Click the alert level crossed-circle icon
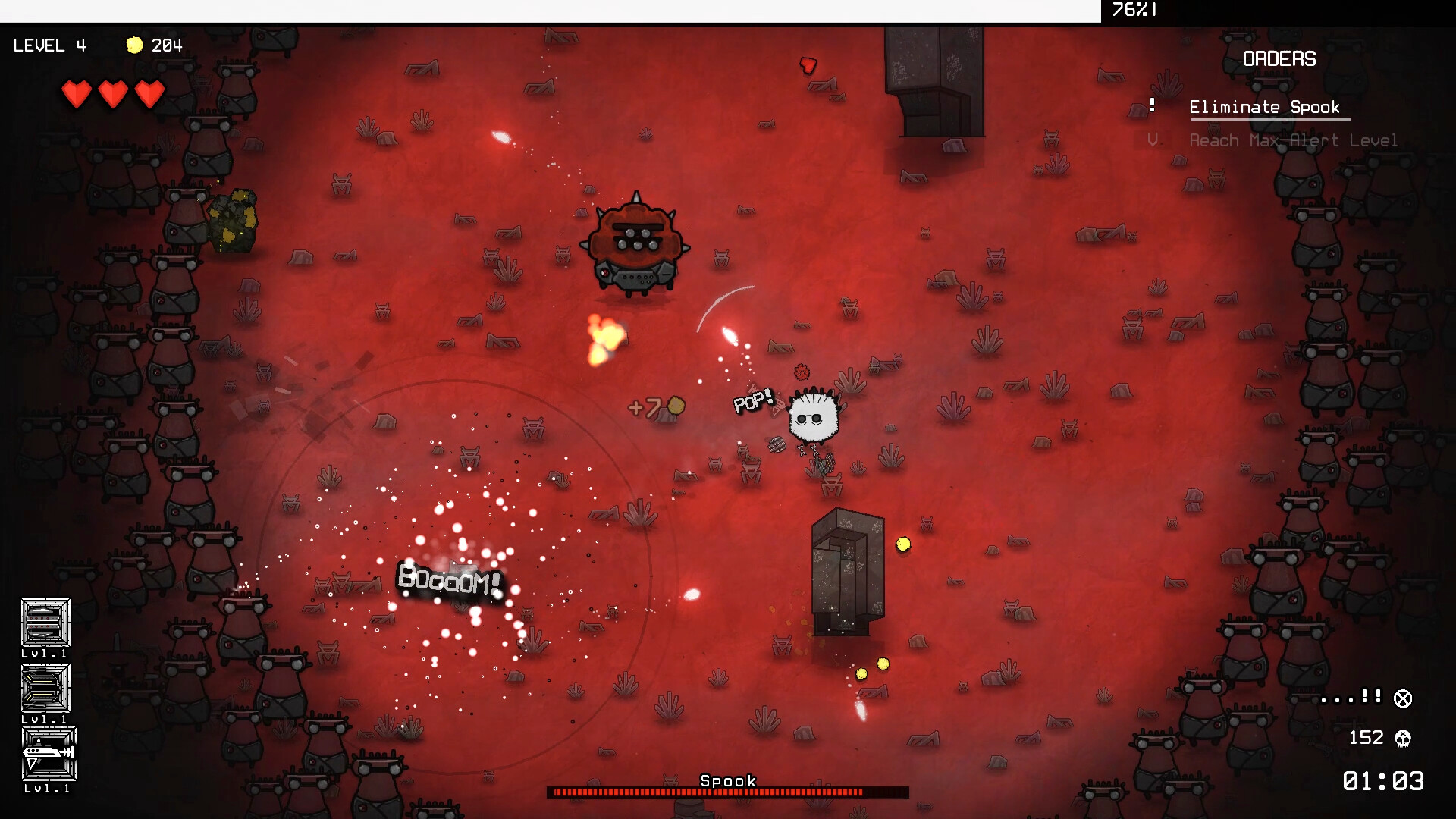The image size is (1456, 819). coord(1403,698)
